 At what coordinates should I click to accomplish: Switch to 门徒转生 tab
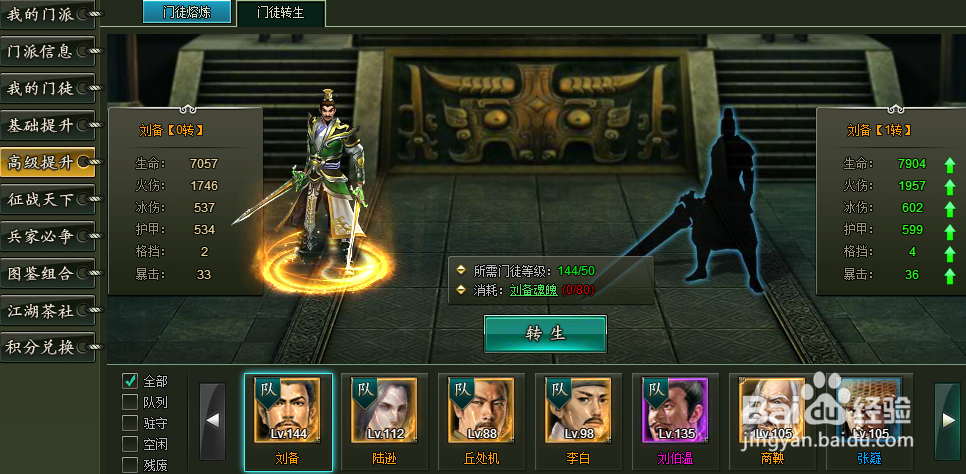[x=281, y=13]
